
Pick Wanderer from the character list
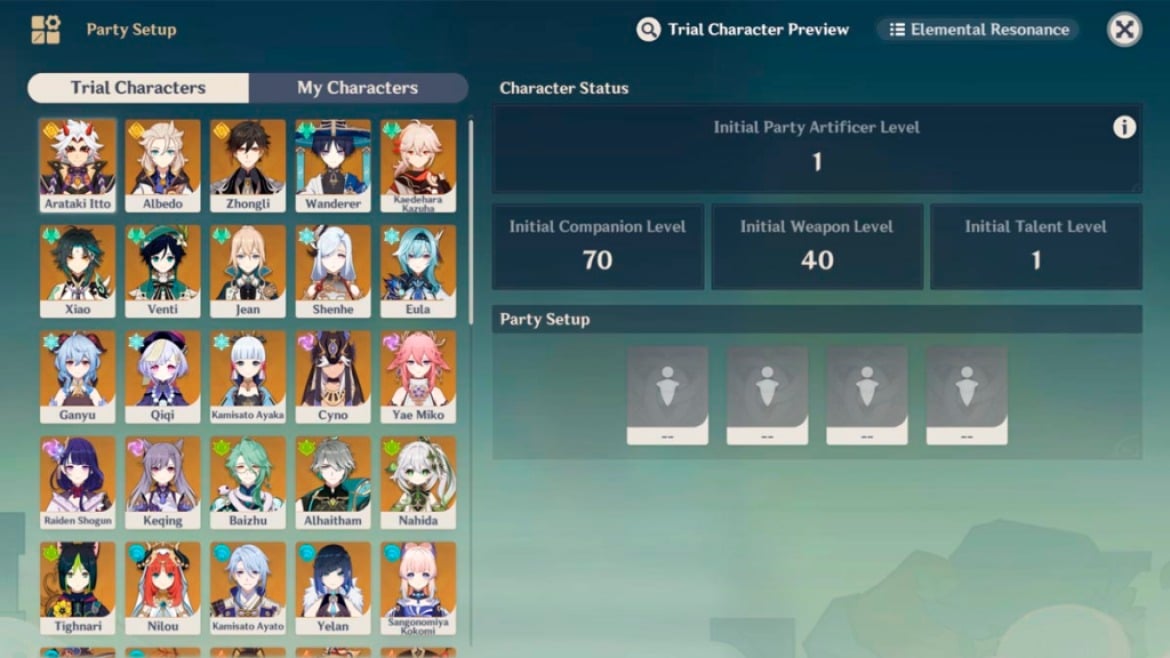333,165
